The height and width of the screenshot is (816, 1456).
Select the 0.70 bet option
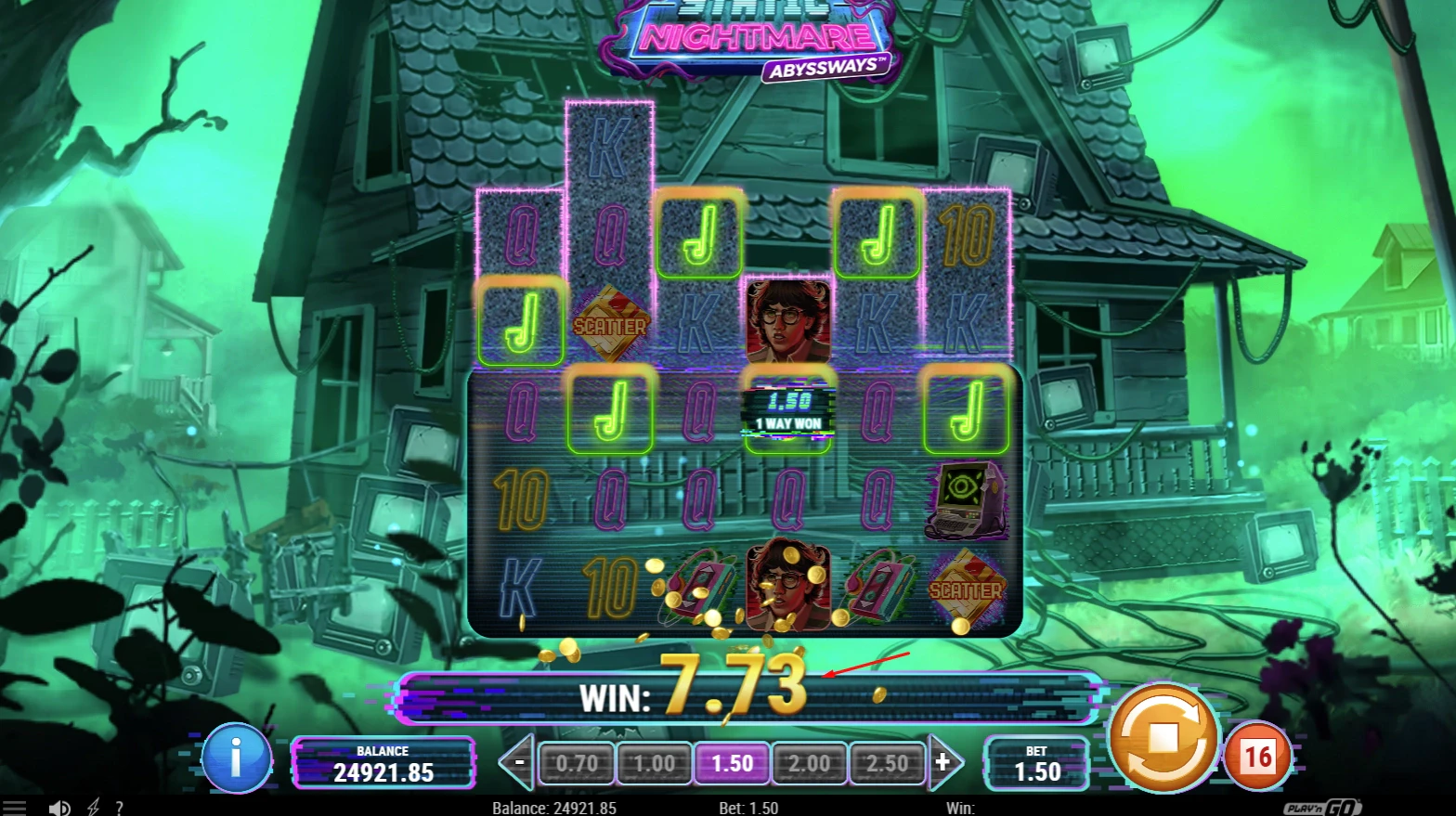point(576,762)
